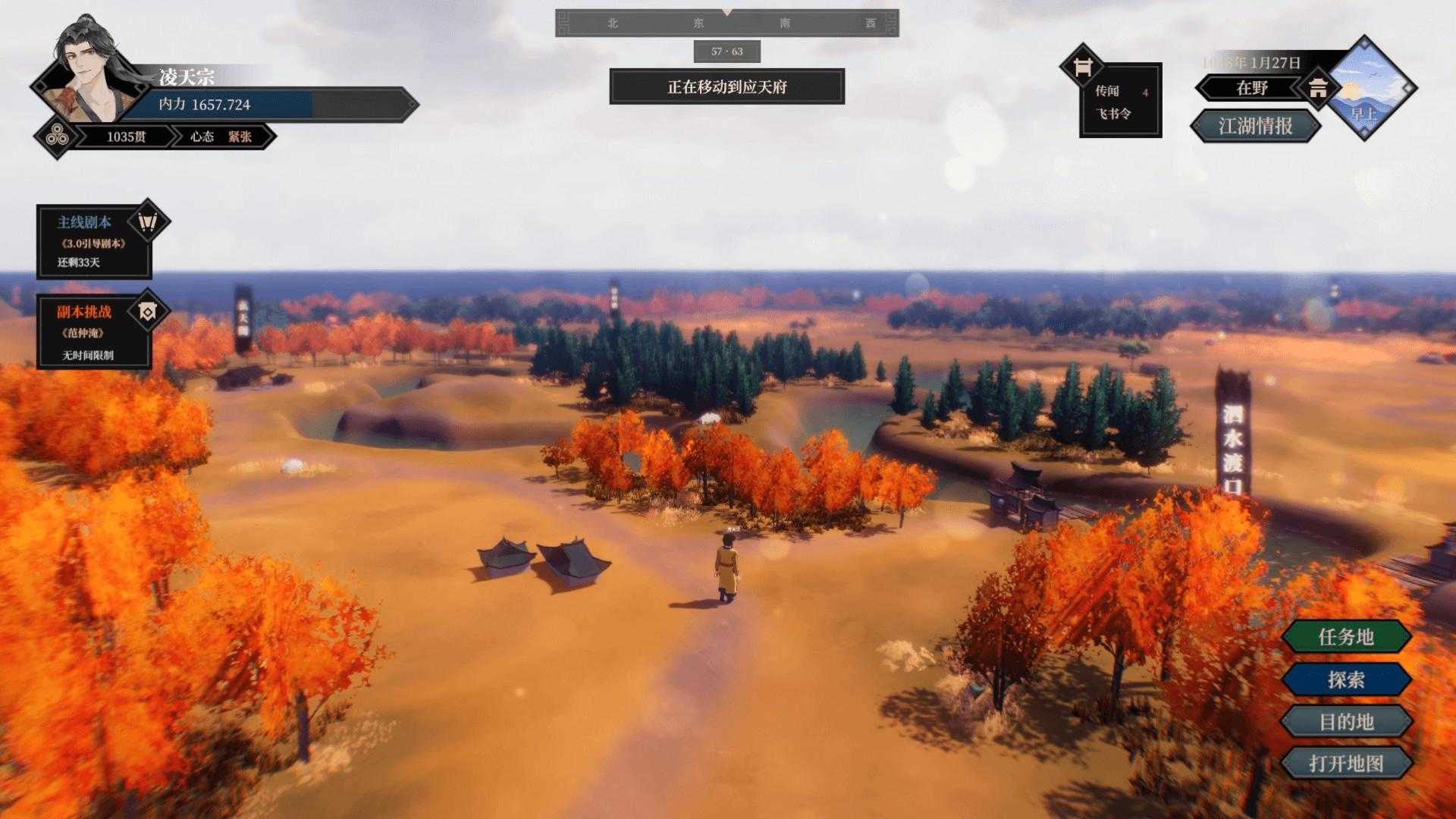Click the compass direction bar

click(726, 24)
